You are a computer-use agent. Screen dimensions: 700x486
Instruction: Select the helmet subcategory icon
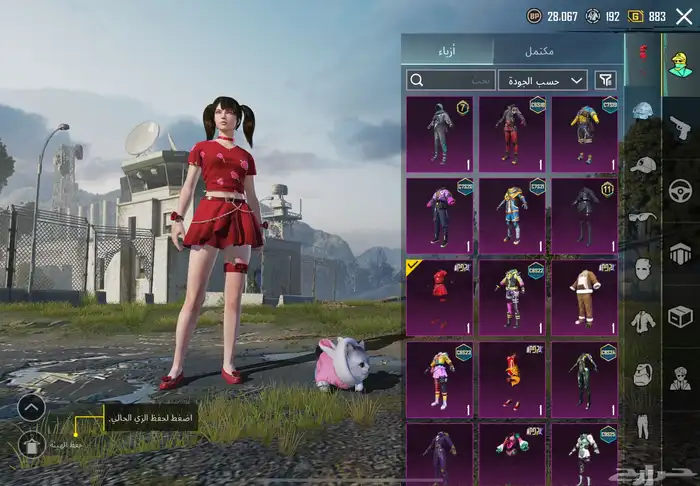click(x=642, y=112)
